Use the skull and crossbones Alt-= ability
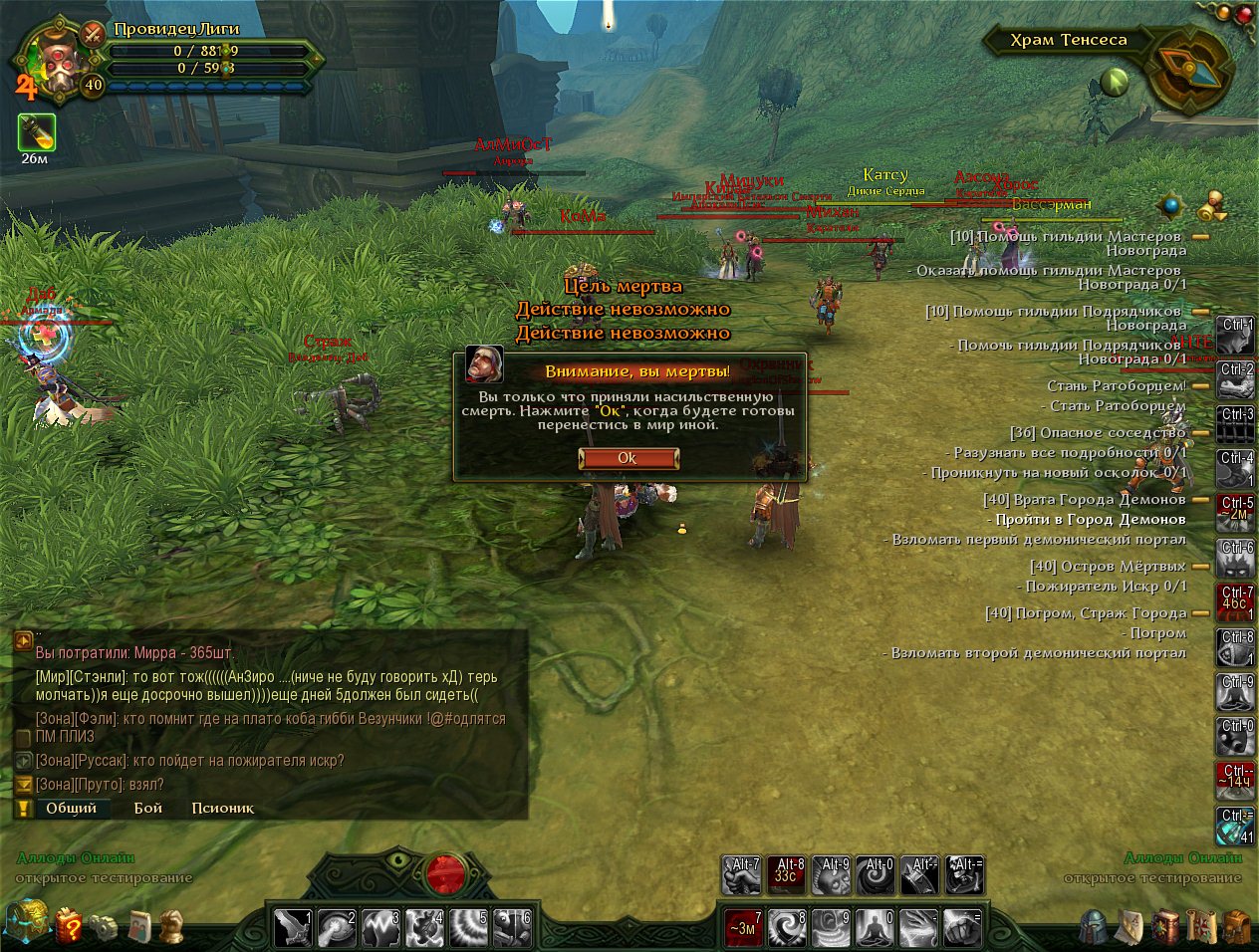Image resolution: width=1259 pixels, height=952 pixels. tap(964, 875)
